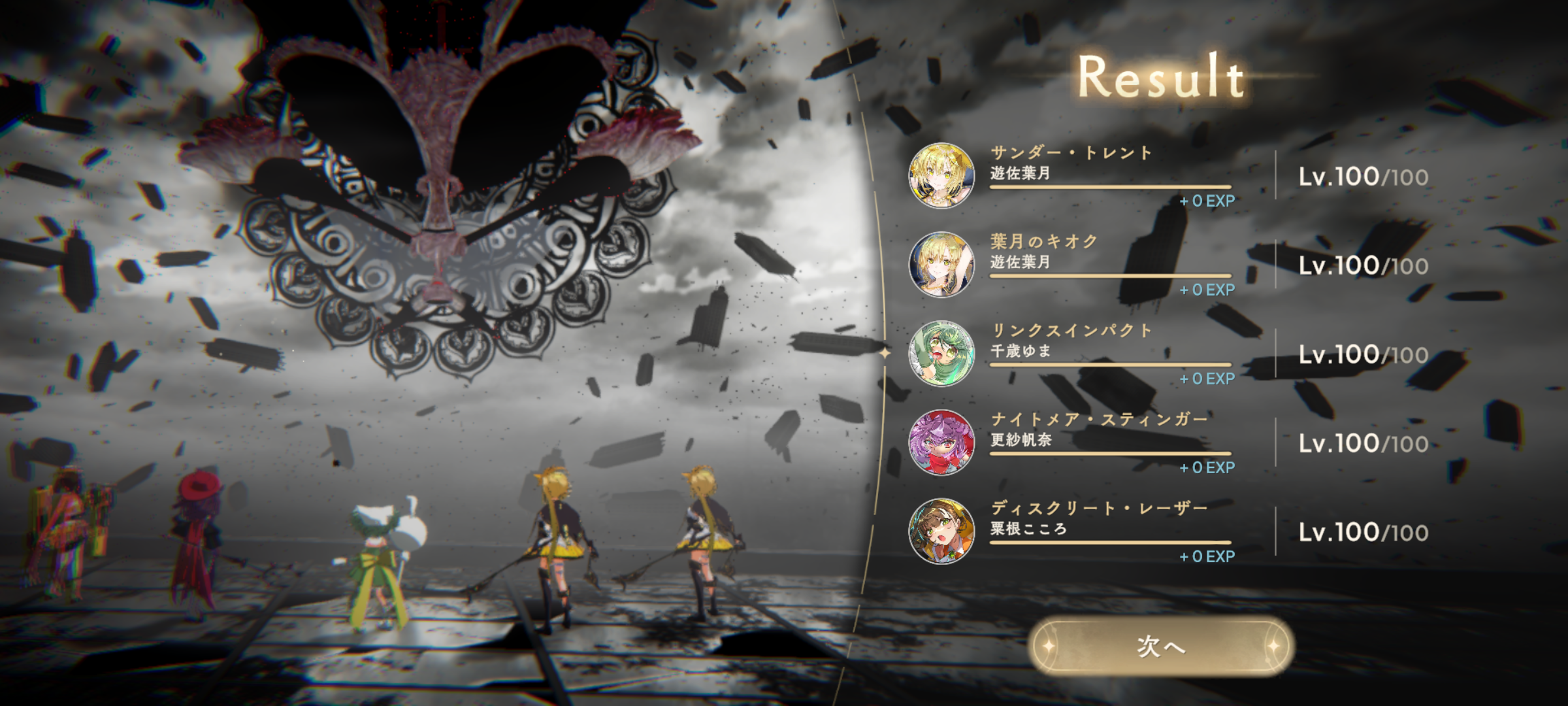The width and height of the screenshot is (1568, 706).
Task: Select the ナイトメア・スティンガー portrait
Action: (941, 443)
